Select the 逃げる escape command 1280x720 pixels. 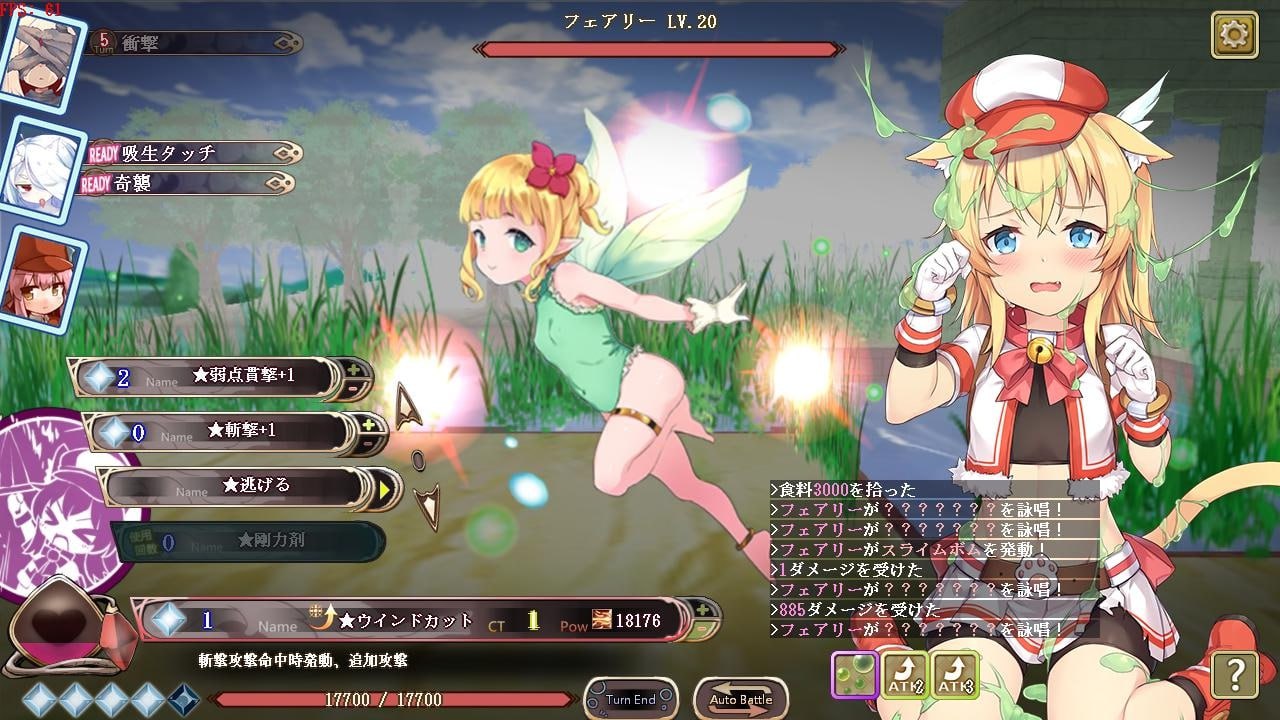(x=240, y=486)
